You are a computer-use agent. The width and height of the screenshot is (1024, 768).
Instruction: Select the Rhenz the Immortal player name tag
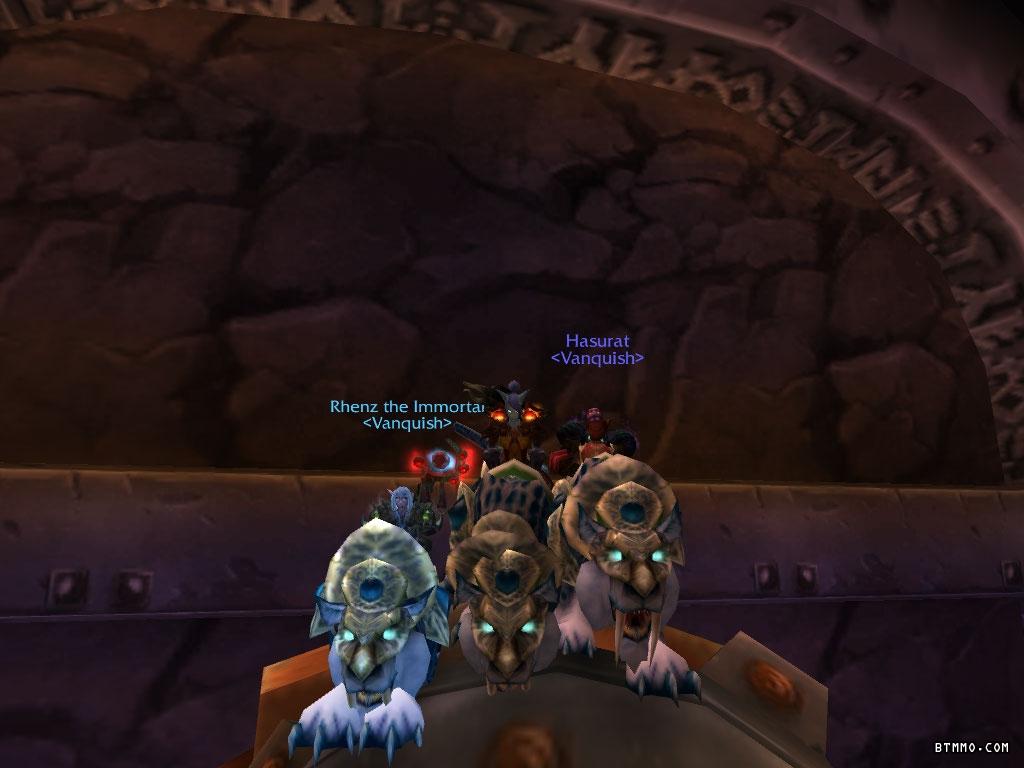click(x=406, y=407)
